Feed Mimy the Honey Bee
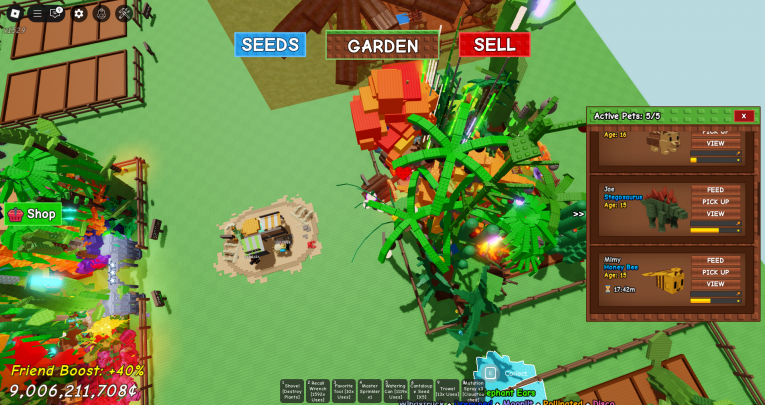This screenshot has width=765, height=405. click(x=715, y=260)
